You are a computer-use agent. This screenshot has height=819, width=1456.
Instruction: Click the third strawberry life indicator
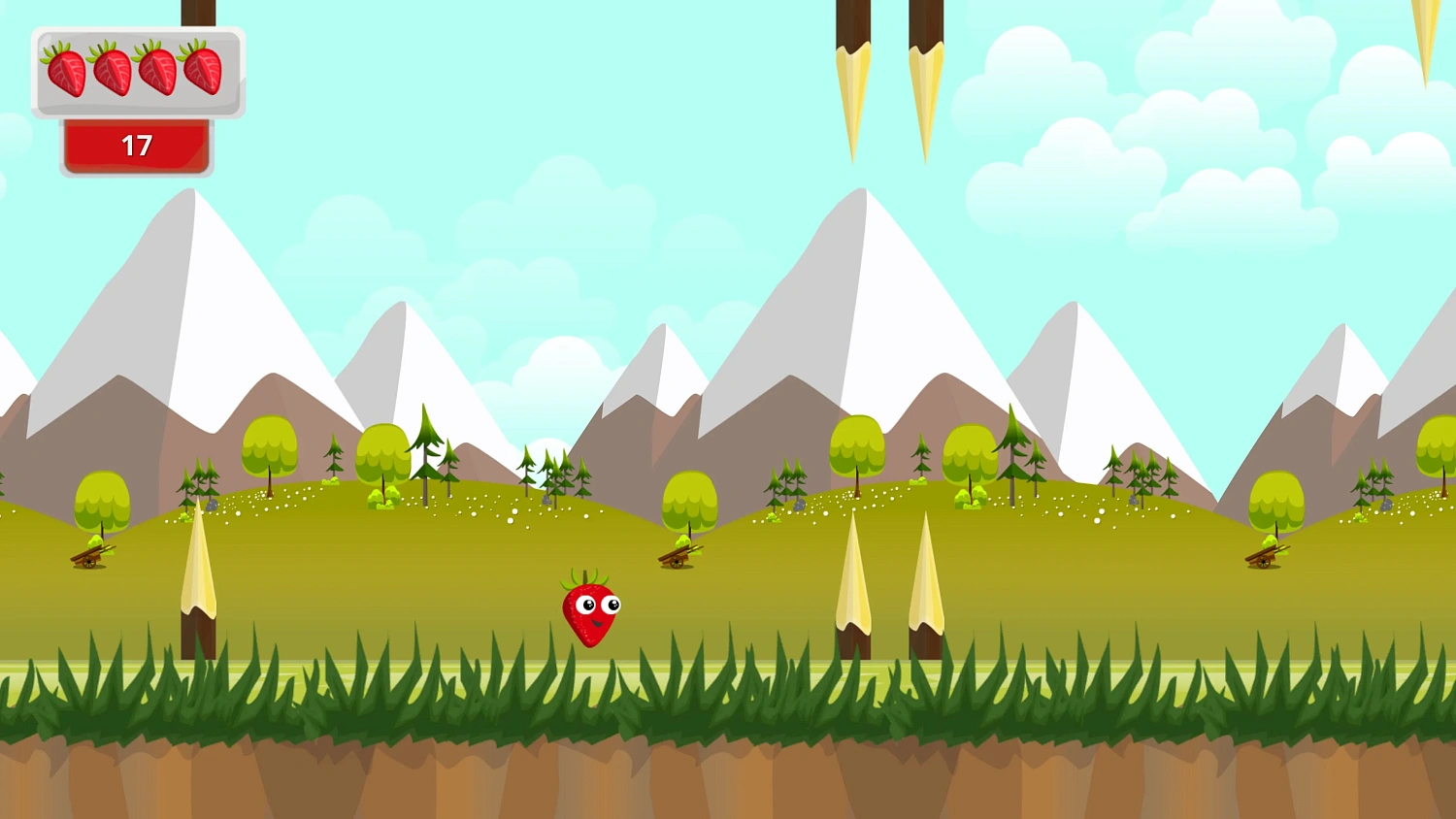(x=157, y=70)
